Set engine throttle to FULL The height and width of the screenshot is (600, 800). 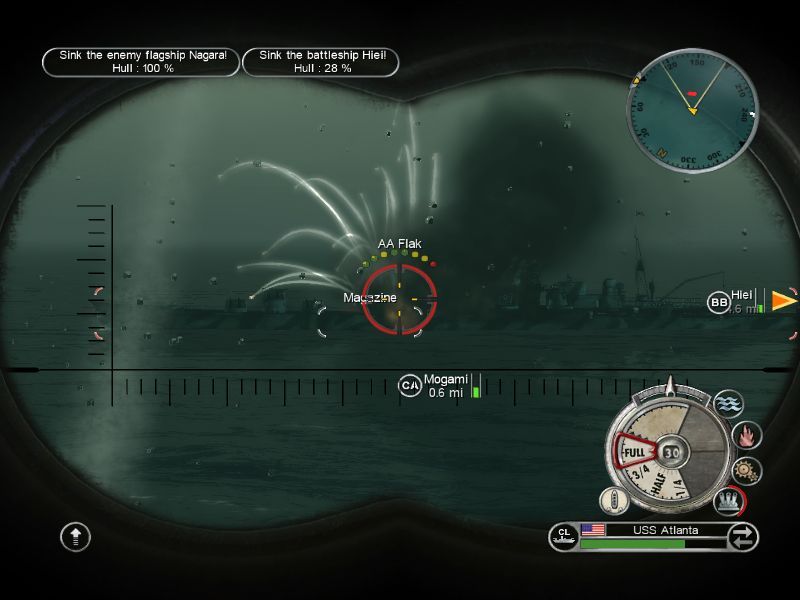[635, 454]
